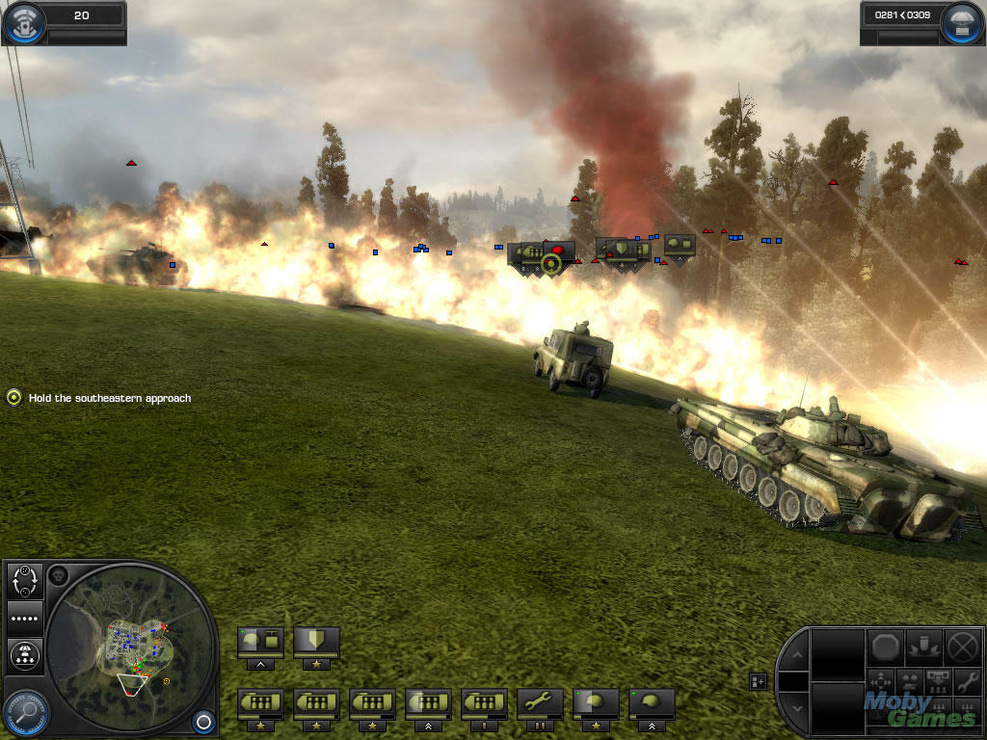Image resolution: width=987 pixels, height=740 pixels.
Task: Select the five-dots button beside the minimap
Action: coord(25,619)
